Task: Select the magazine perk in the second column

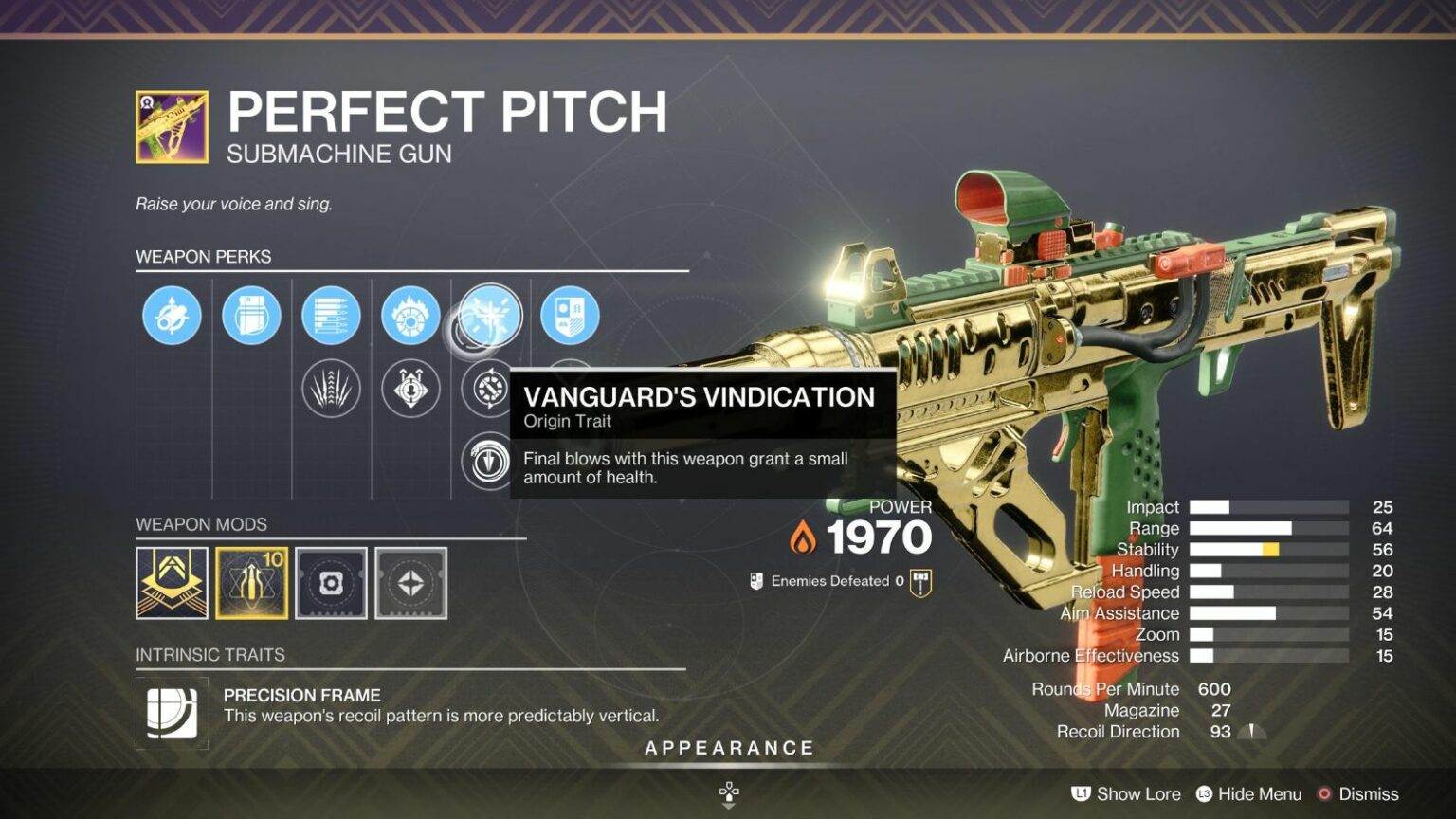Action: 251,318
